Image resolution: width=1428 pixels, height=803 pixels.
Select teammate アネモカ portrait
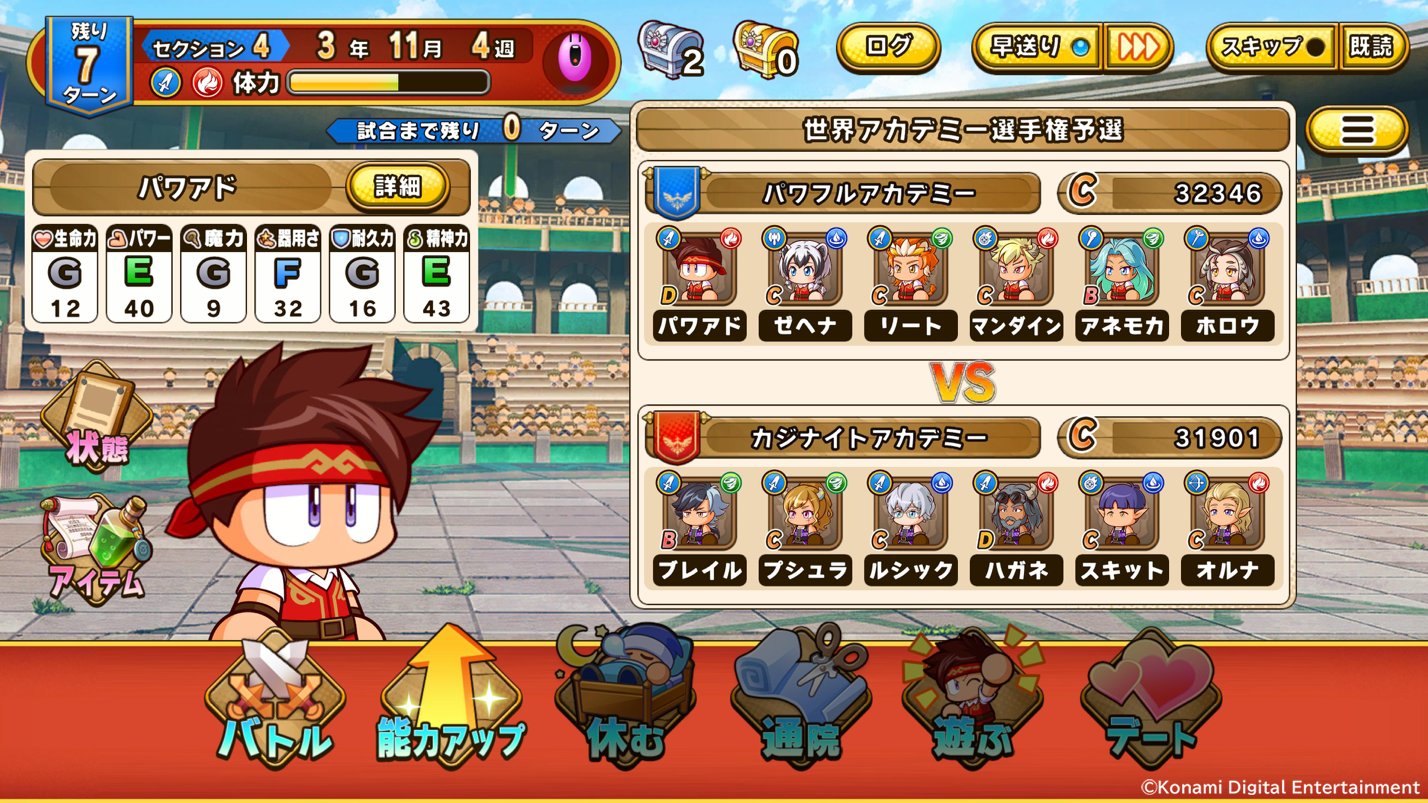pyautogui.click(x=1120, y=270)
